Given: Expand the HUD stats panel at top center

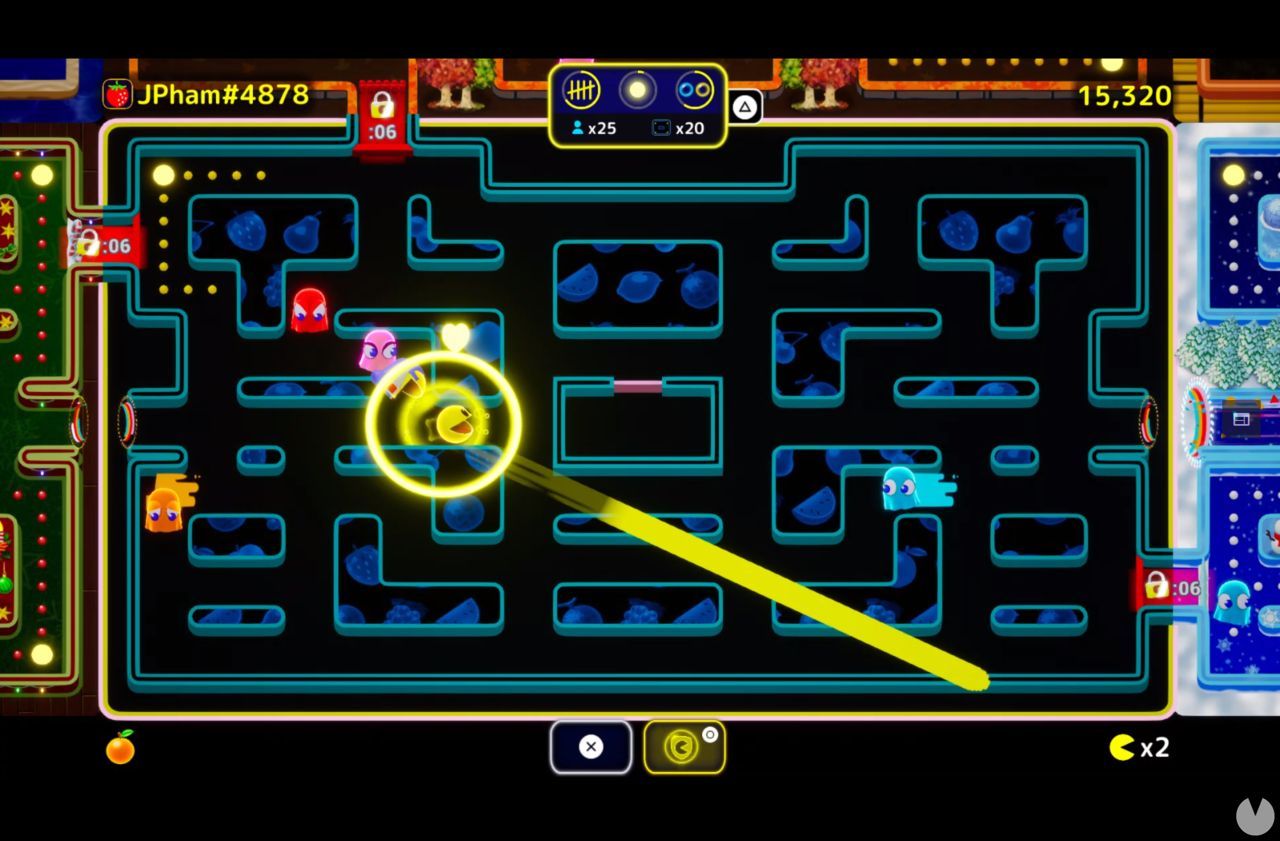Looking at the screenshot, I should click(637, 108).
